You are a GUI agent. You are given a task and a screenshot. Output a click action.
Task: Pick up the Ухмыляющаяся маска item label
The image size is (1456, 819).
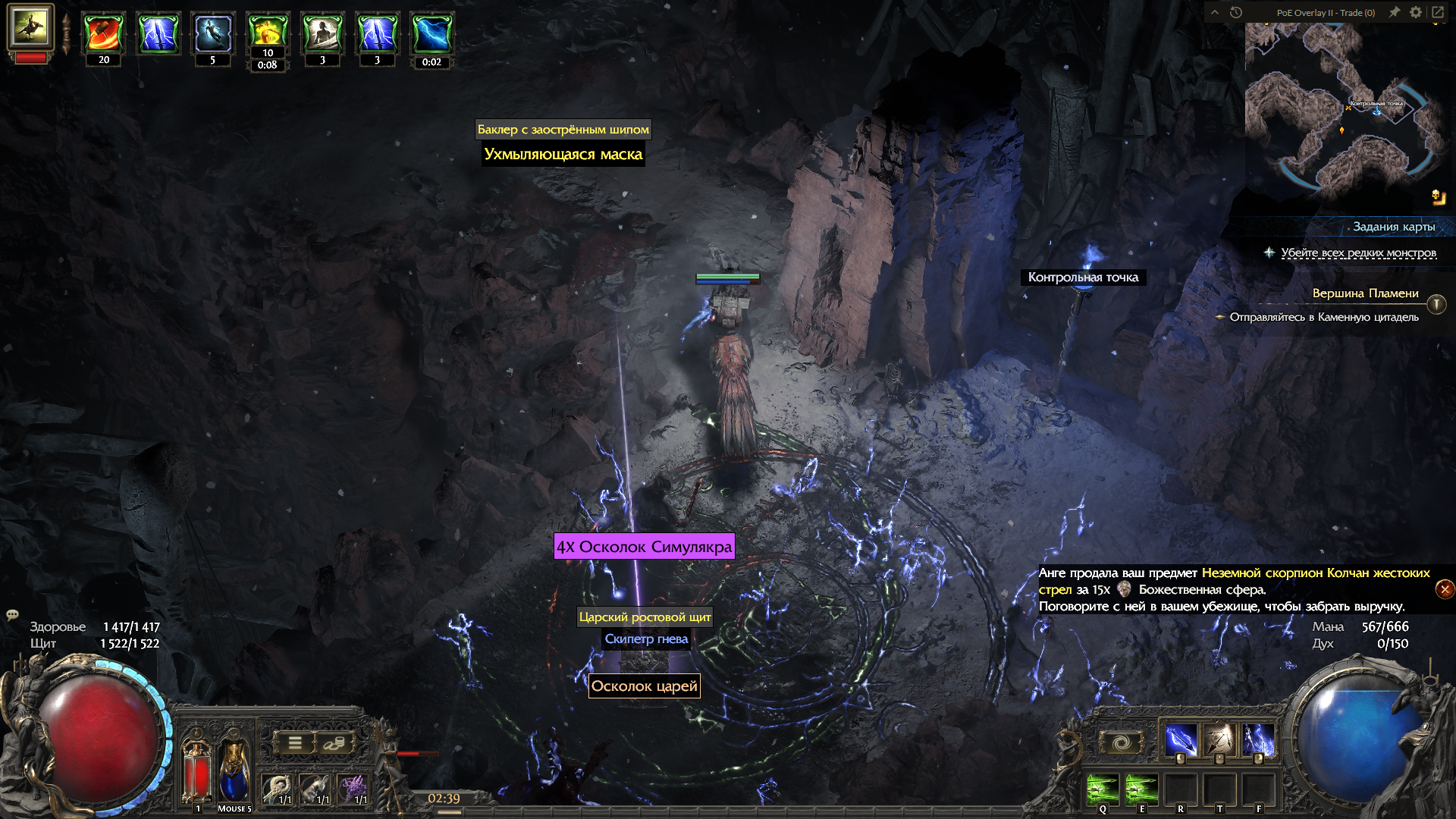pyautogui.click(x=563, y=155)
